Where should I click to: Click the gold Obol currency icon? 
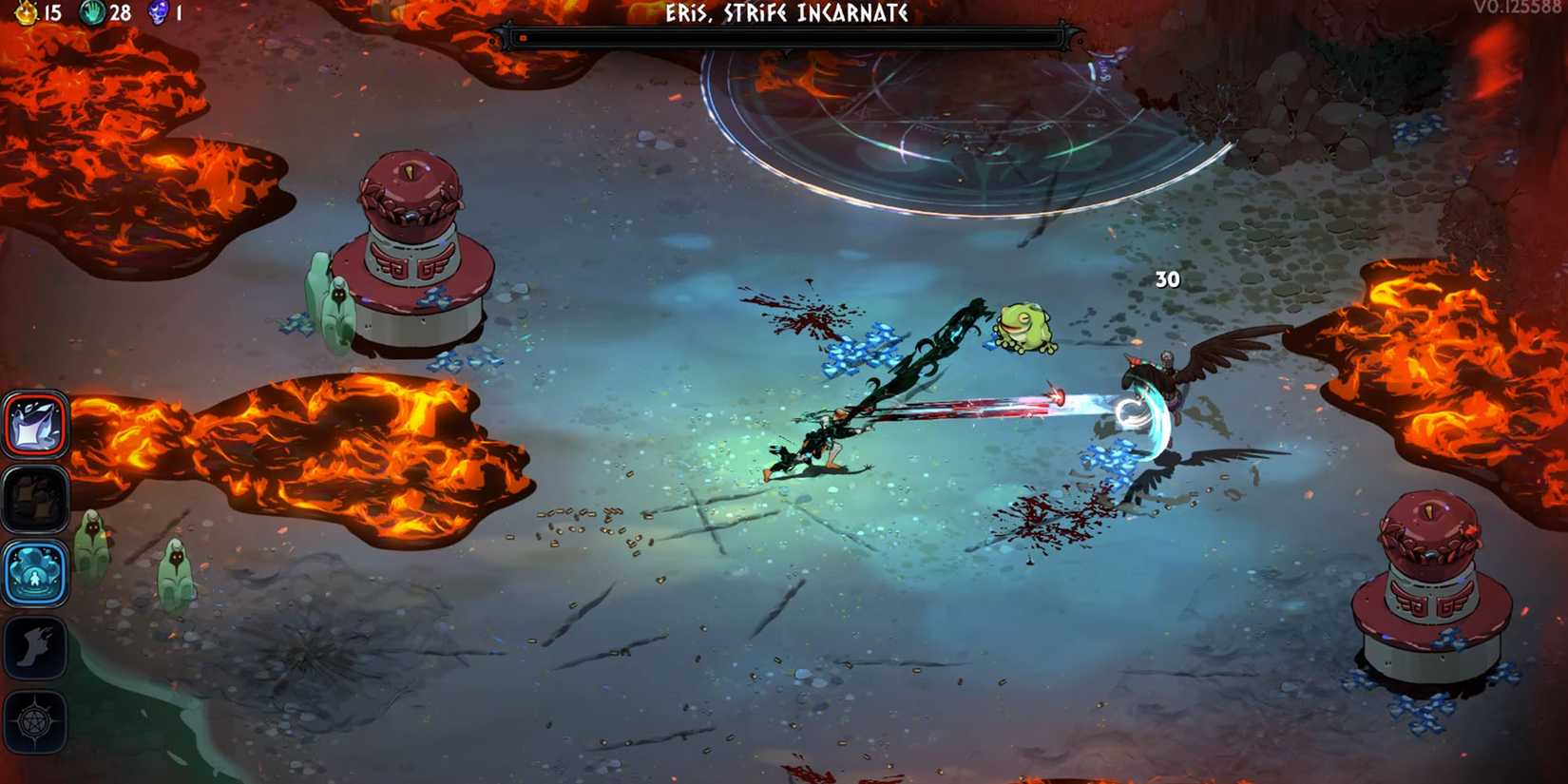click(29, 14)
